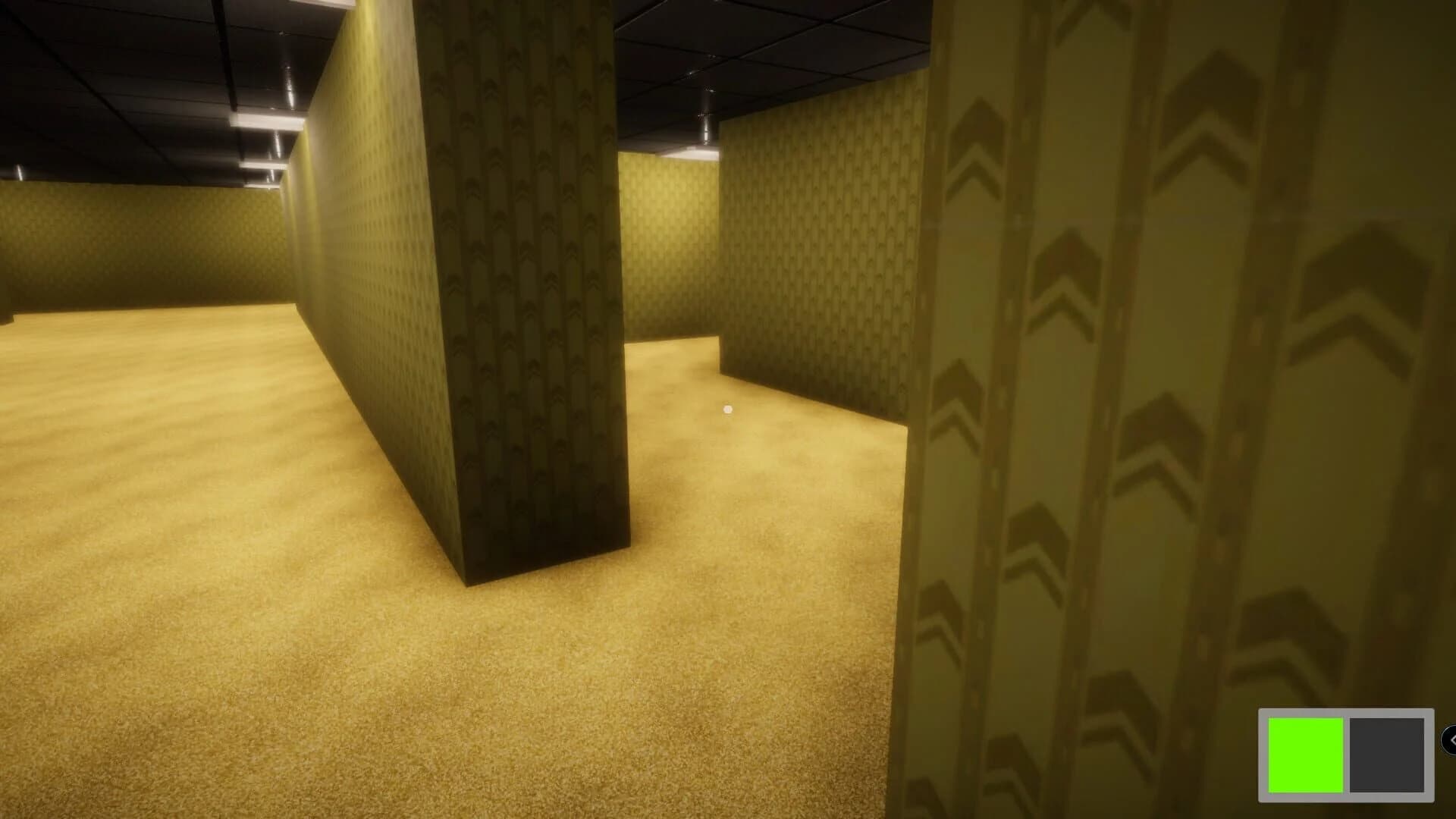Select the empty second hotbar slot
1456x819 pixels.
click(x=1387, y=754)
